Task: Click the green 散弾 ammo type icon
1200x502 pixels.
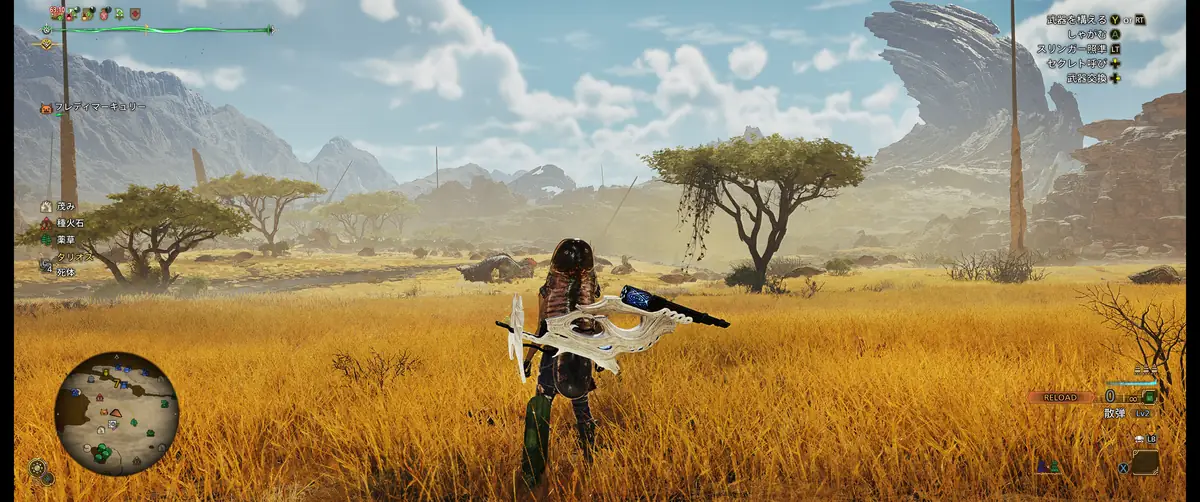Action: pos(1150,397)
